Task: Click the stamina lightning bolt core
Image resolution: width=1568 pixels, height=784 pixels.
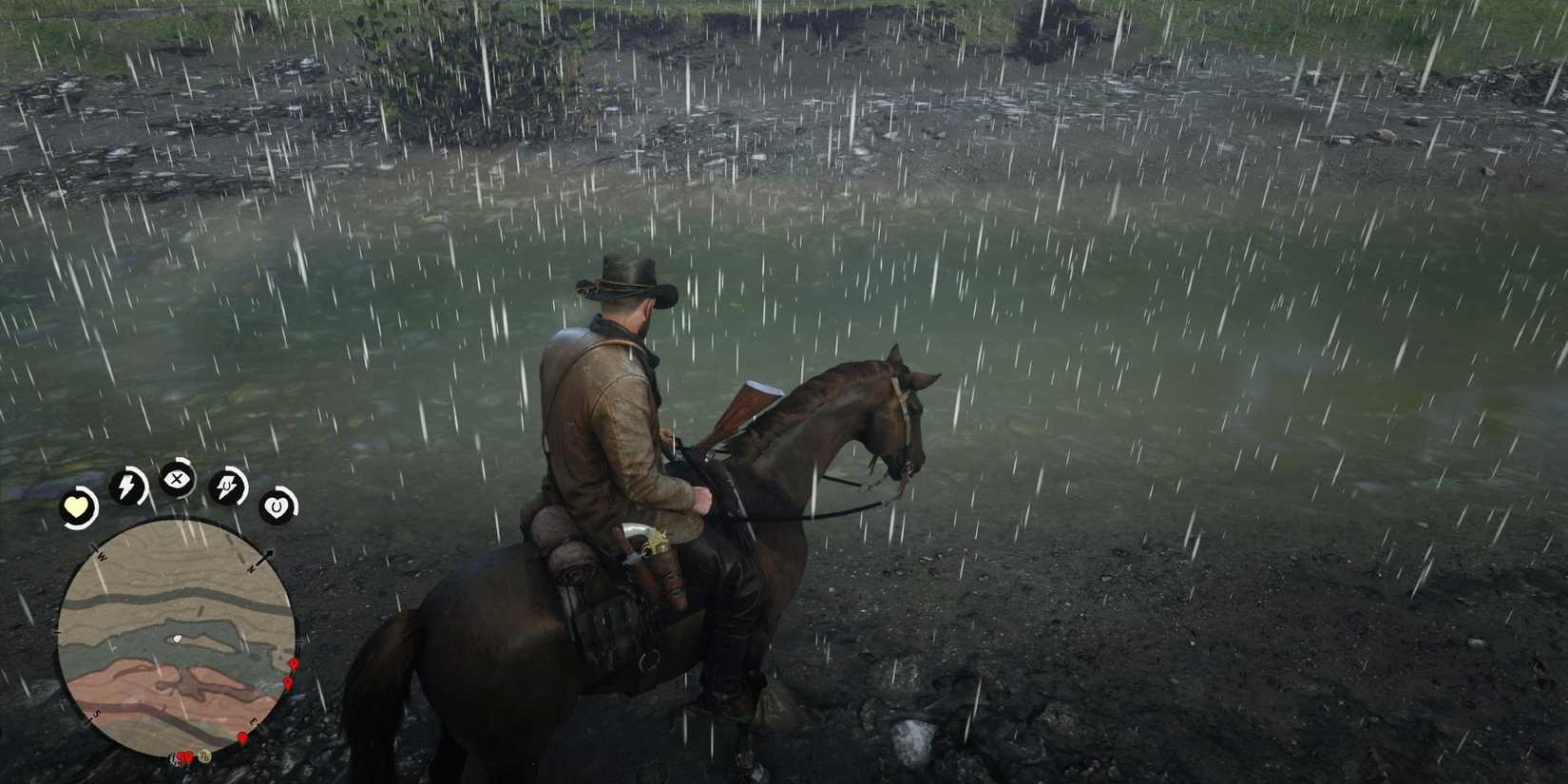Action: [x=127, y=484]
